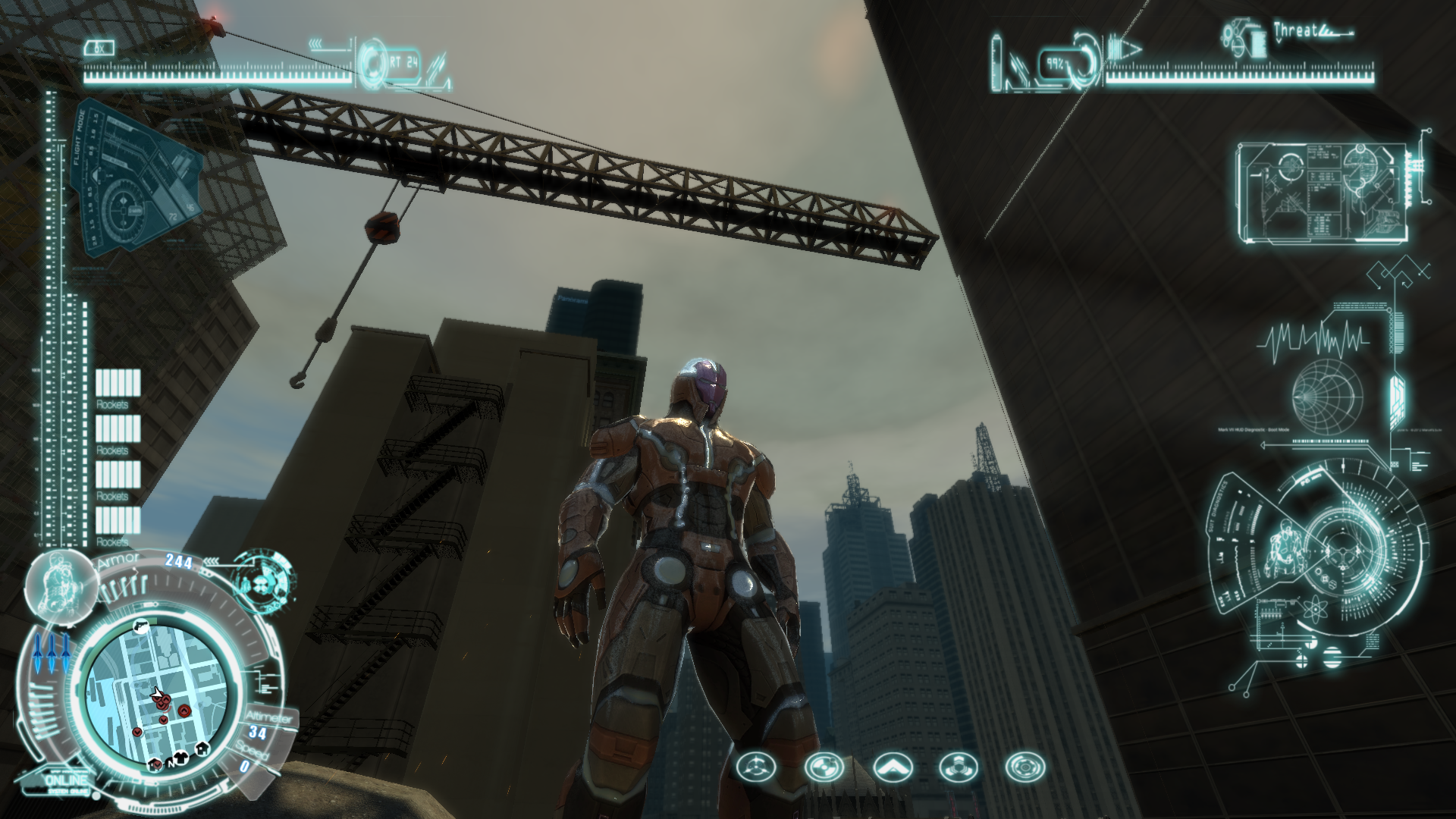Select the gear-shaped reactor ability icon
Image resolution: width=1456 pixels, height=819 pixels.
(x=1025, y=767)
